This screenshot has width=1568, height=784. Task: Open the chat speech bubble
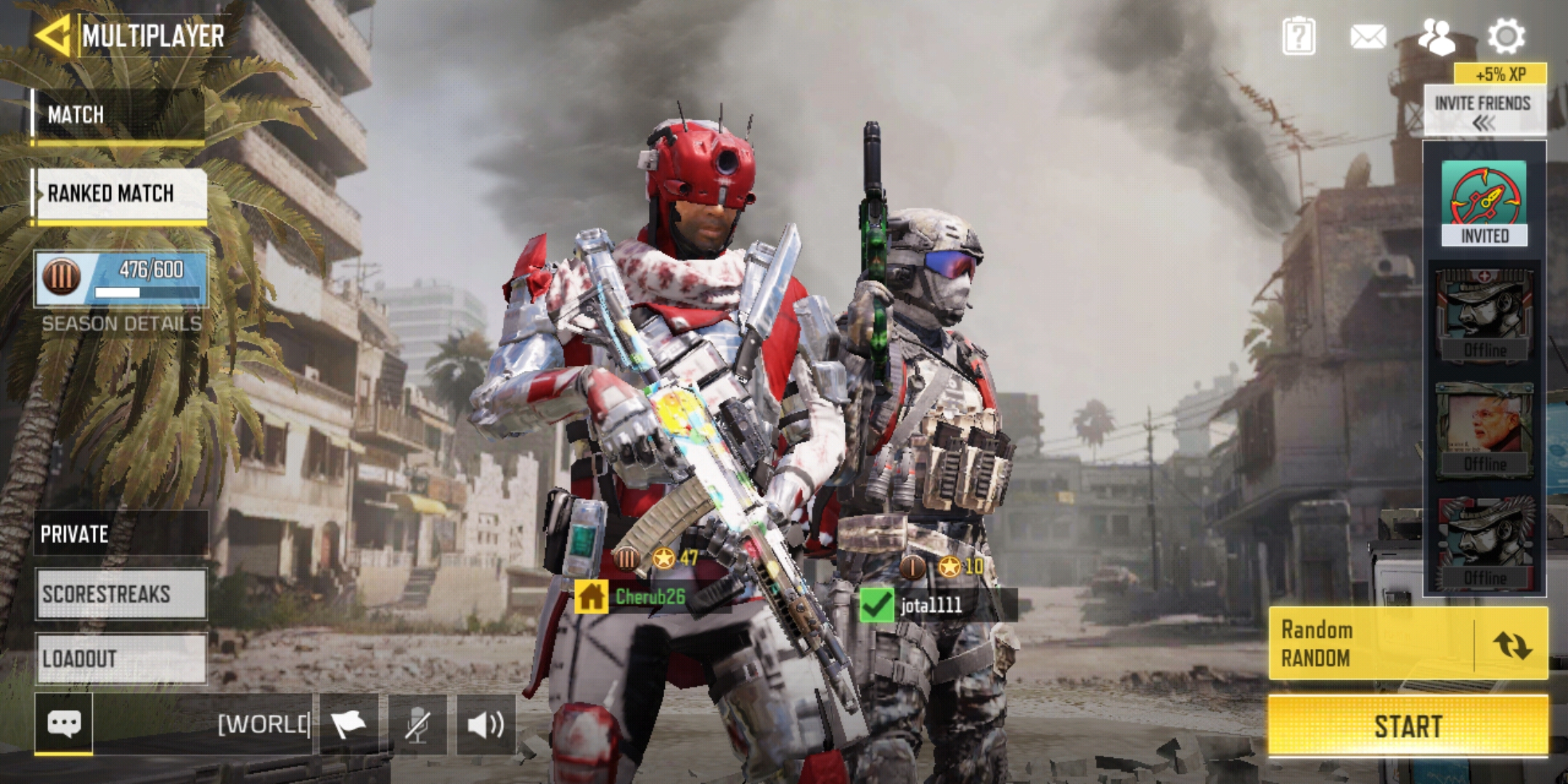coord(64,724)
